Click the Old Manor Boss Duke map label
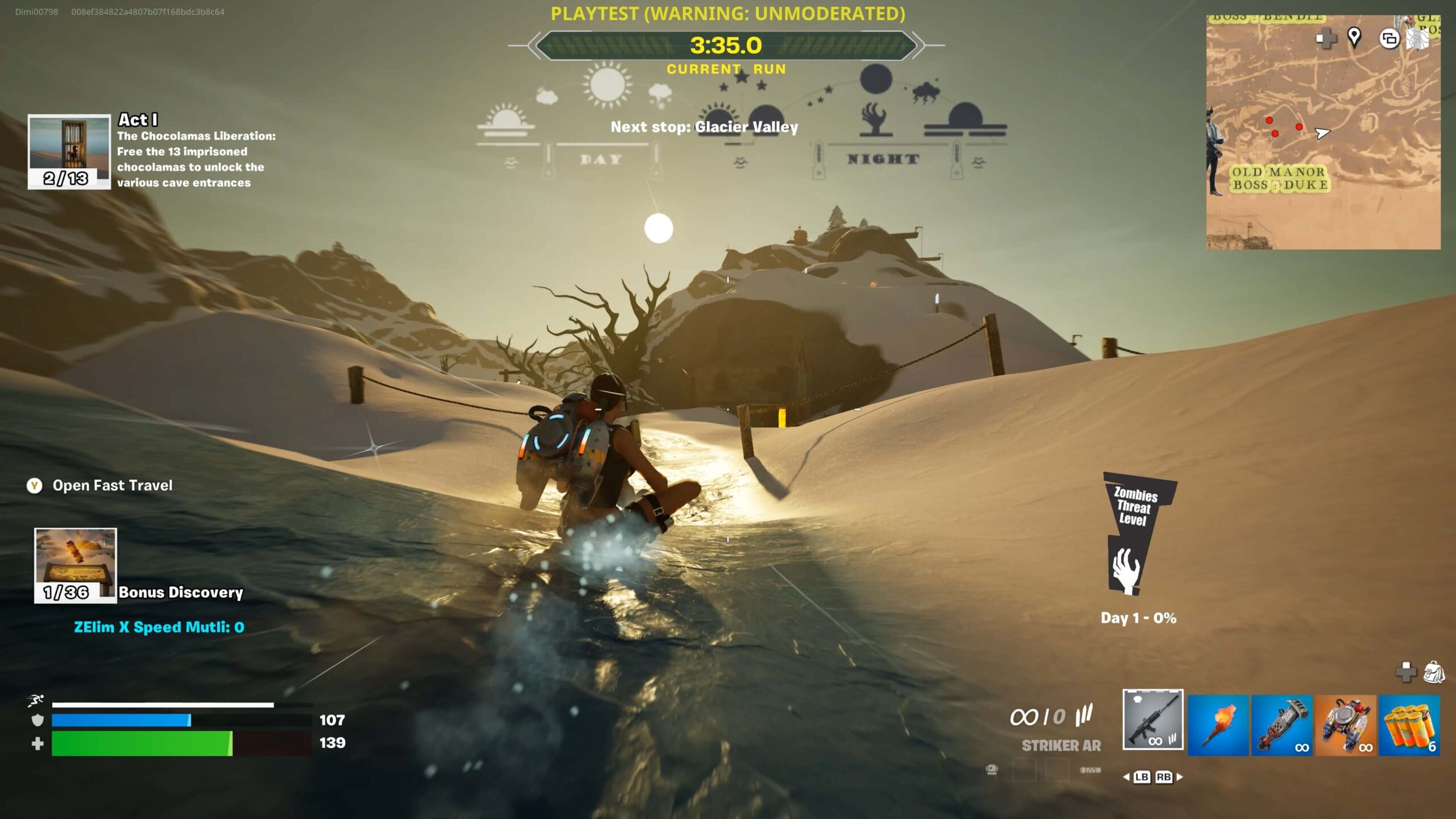 (x=1279, y=179)
